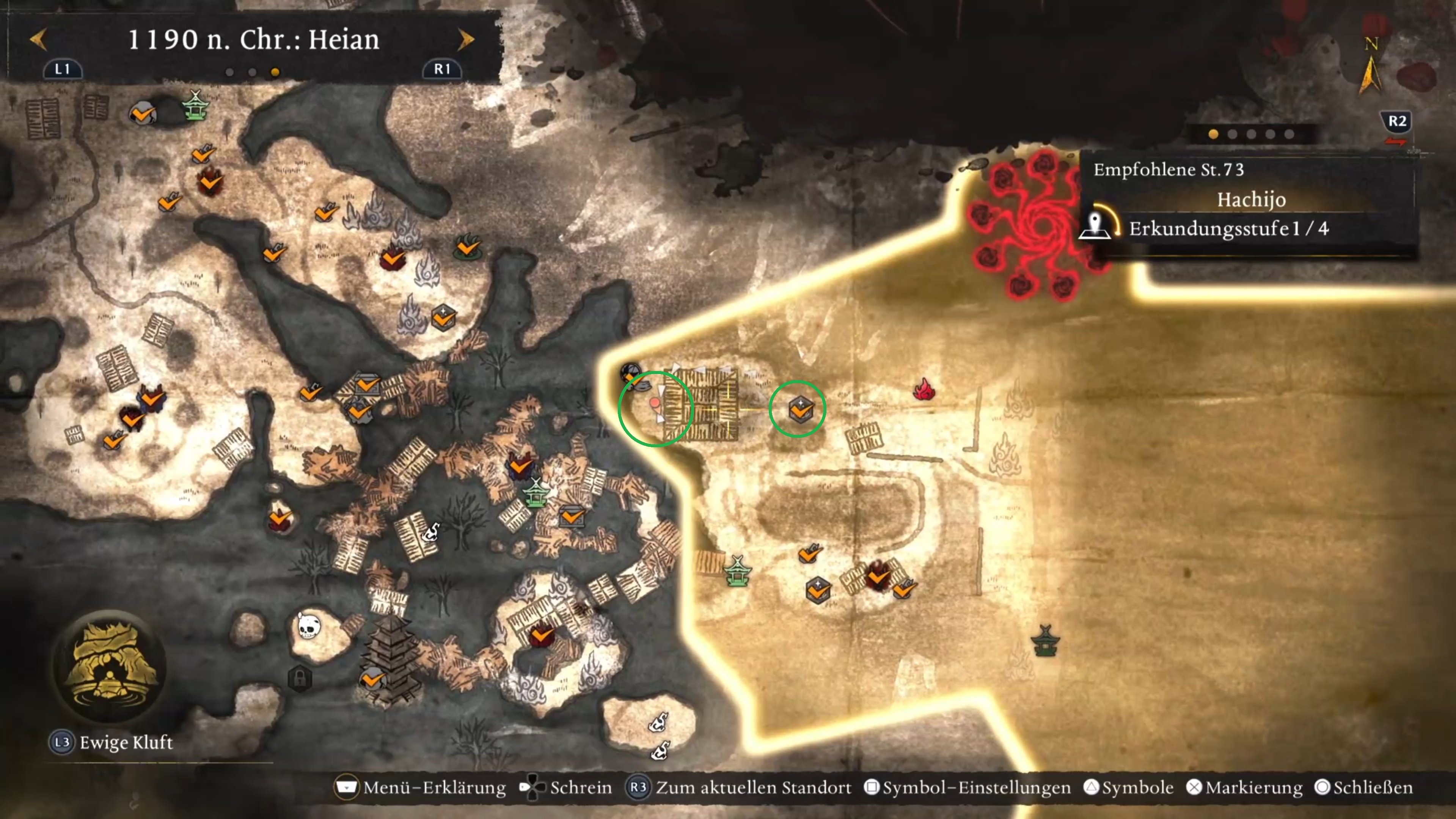Select the padlock map marker
The width and height of the screenshot is (1456, 819).
point(300,678)
